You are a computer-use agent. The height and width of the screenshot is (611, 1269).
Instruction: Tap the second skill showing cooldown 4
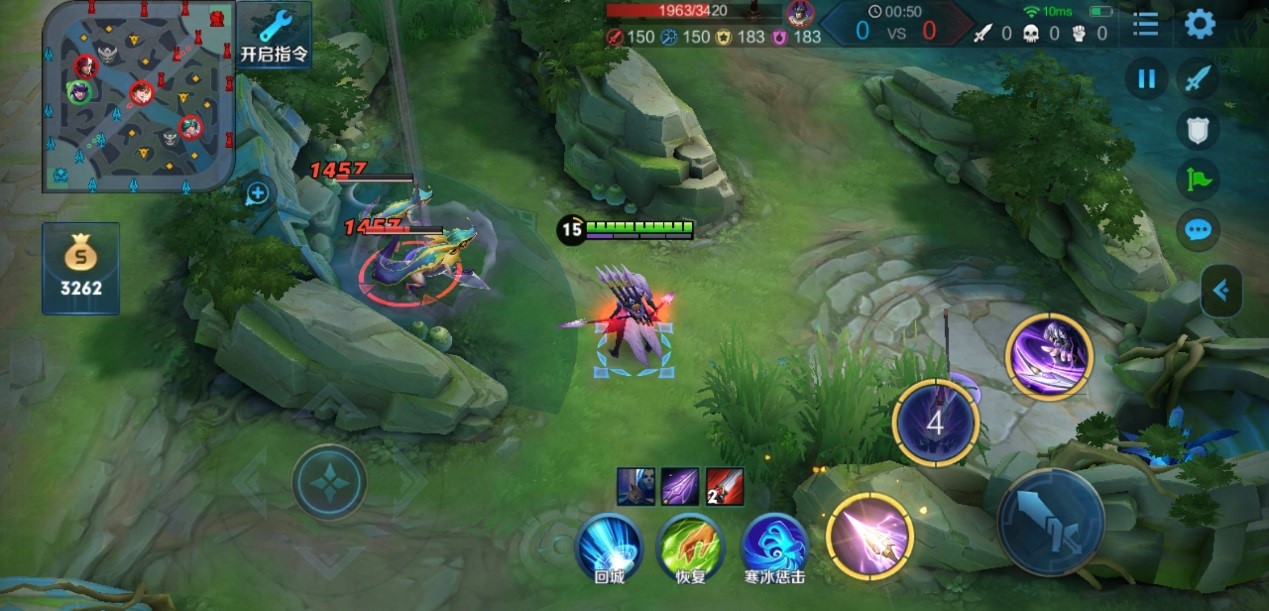935,423
